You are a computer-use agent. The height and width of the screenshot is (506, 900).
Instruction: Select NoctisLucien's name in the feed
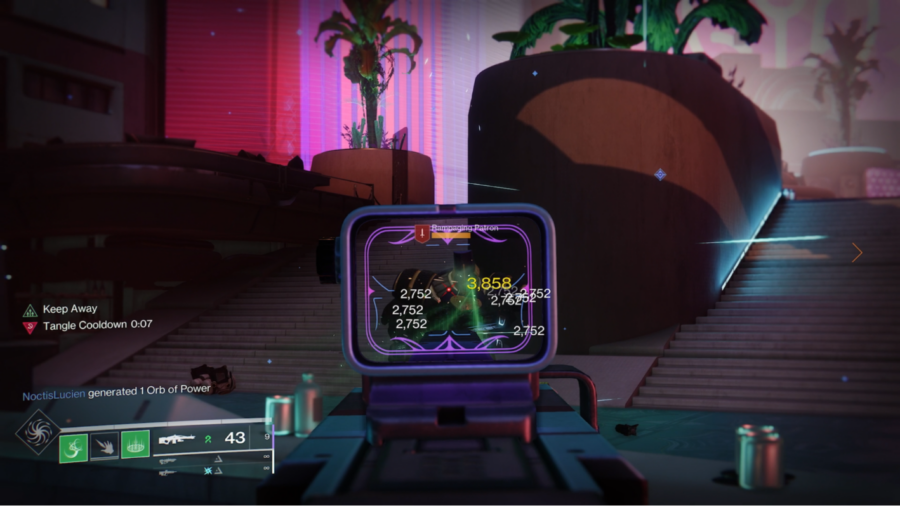pyautogui.click(x=53, y=395)
